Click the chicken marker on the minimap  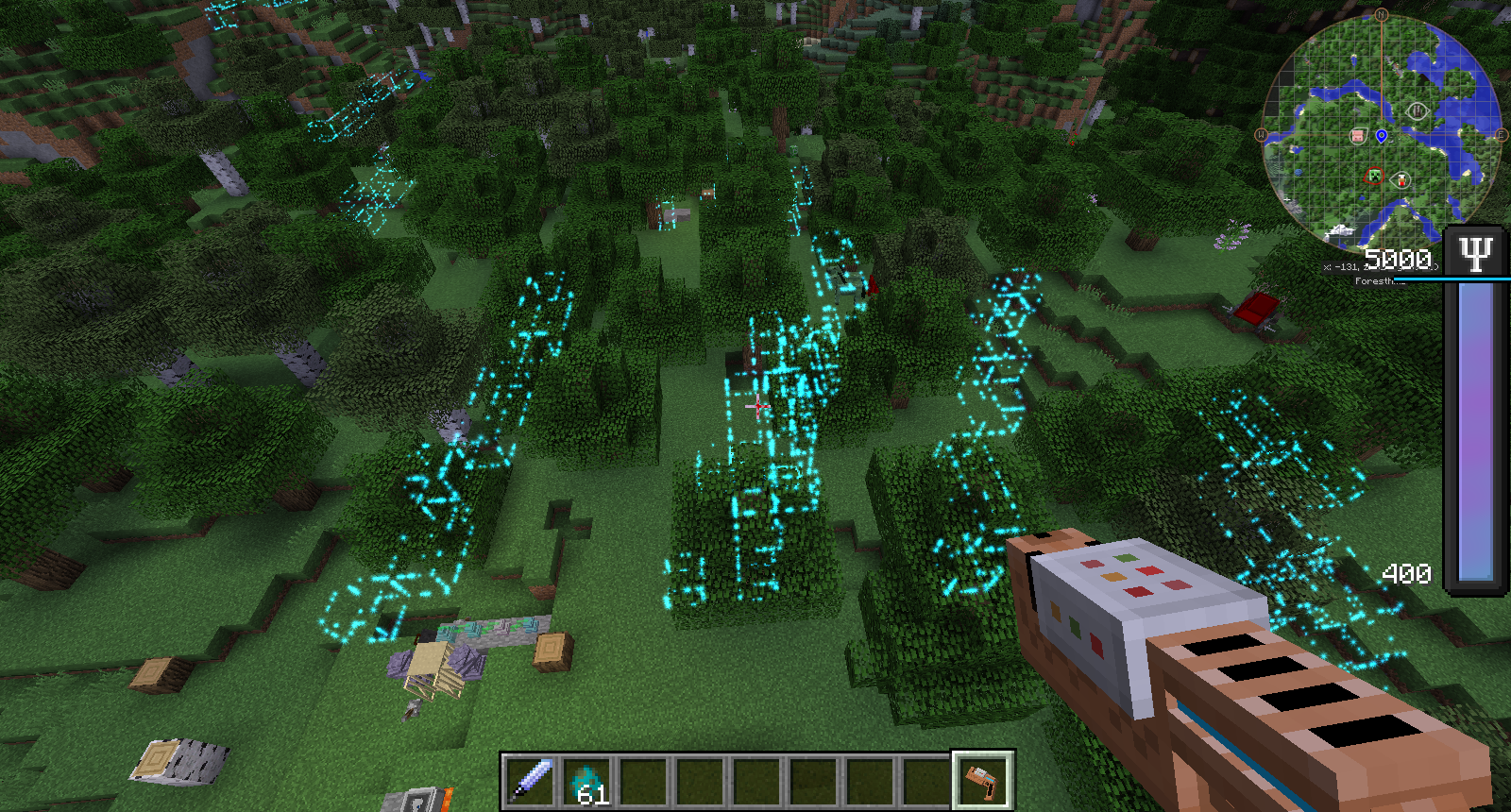(1401, 179)
